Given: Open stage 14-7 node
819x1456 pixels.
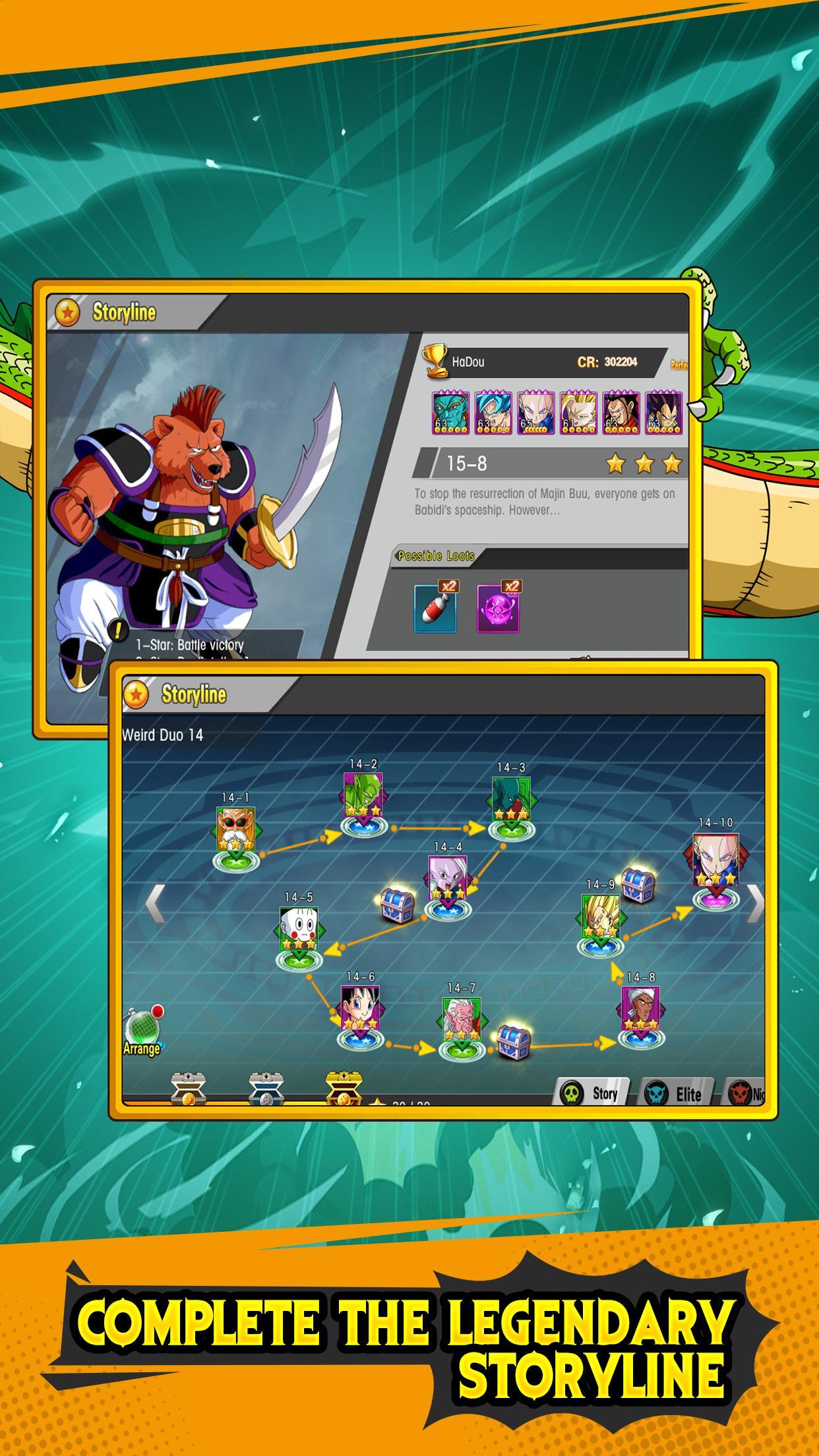Looking at the screenshot, I should coord(462,1021).
